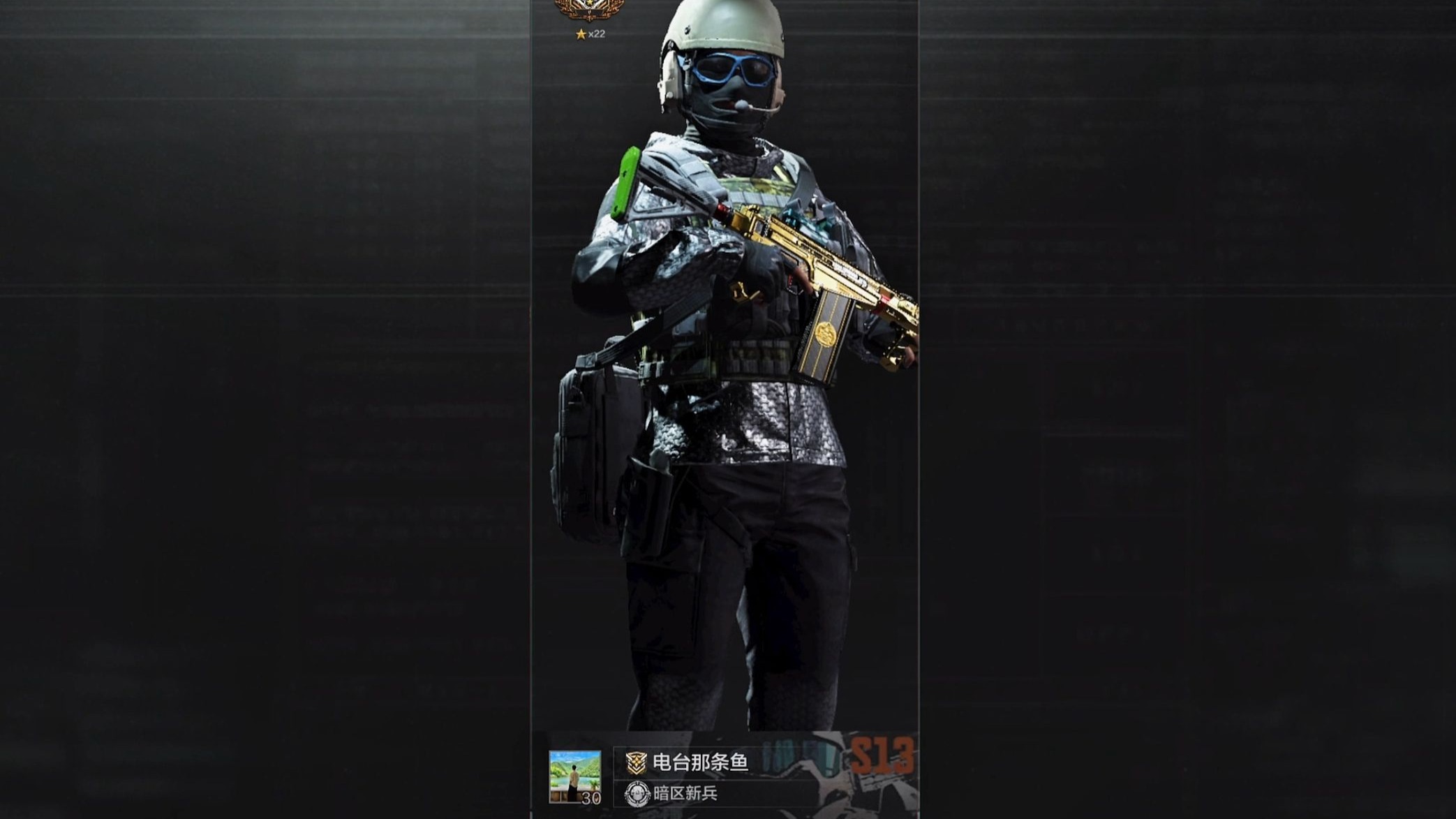This screenshot has height=819, width=1456.
Task: Select player name 电台那条鱼
Action: 699,762
